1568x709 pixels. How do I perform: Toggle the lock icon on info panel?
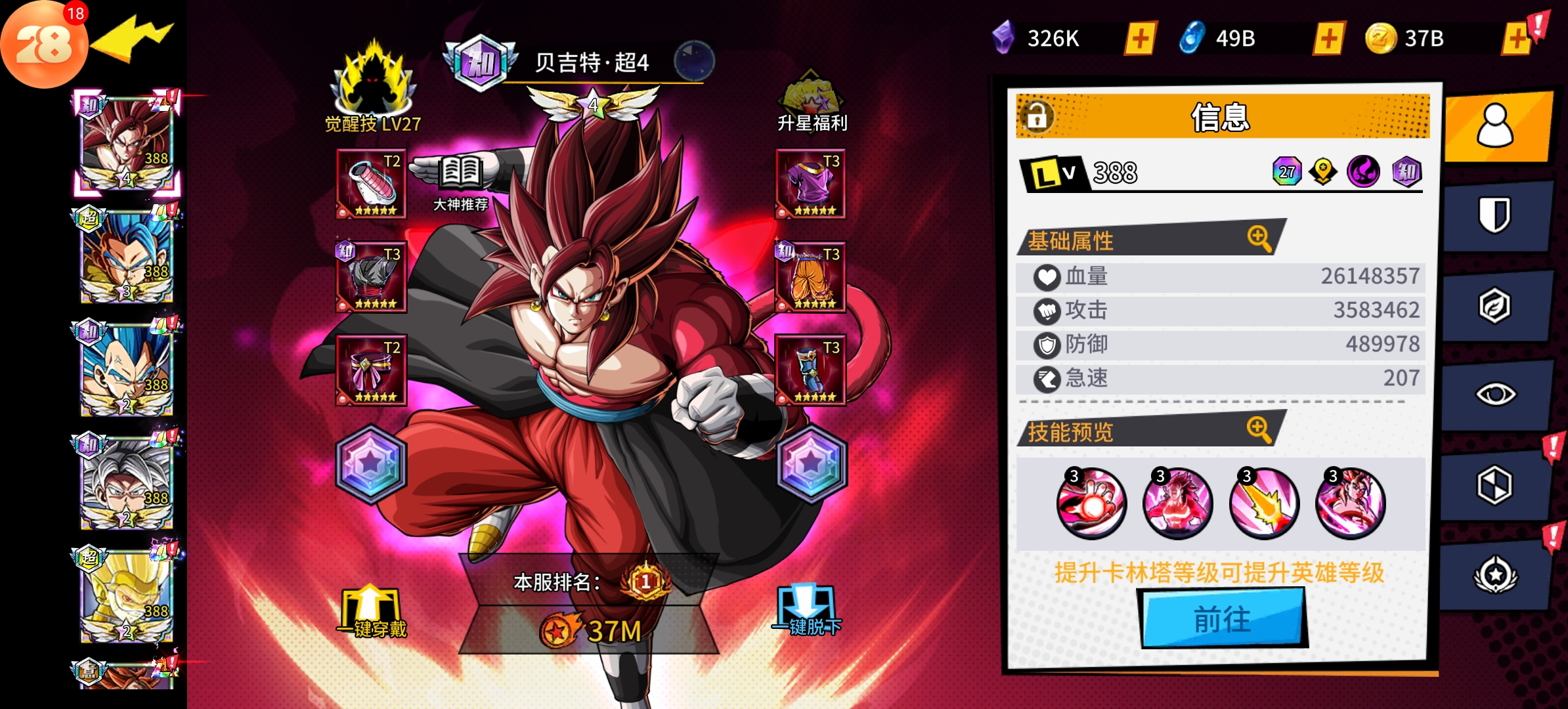point(1037,116)
